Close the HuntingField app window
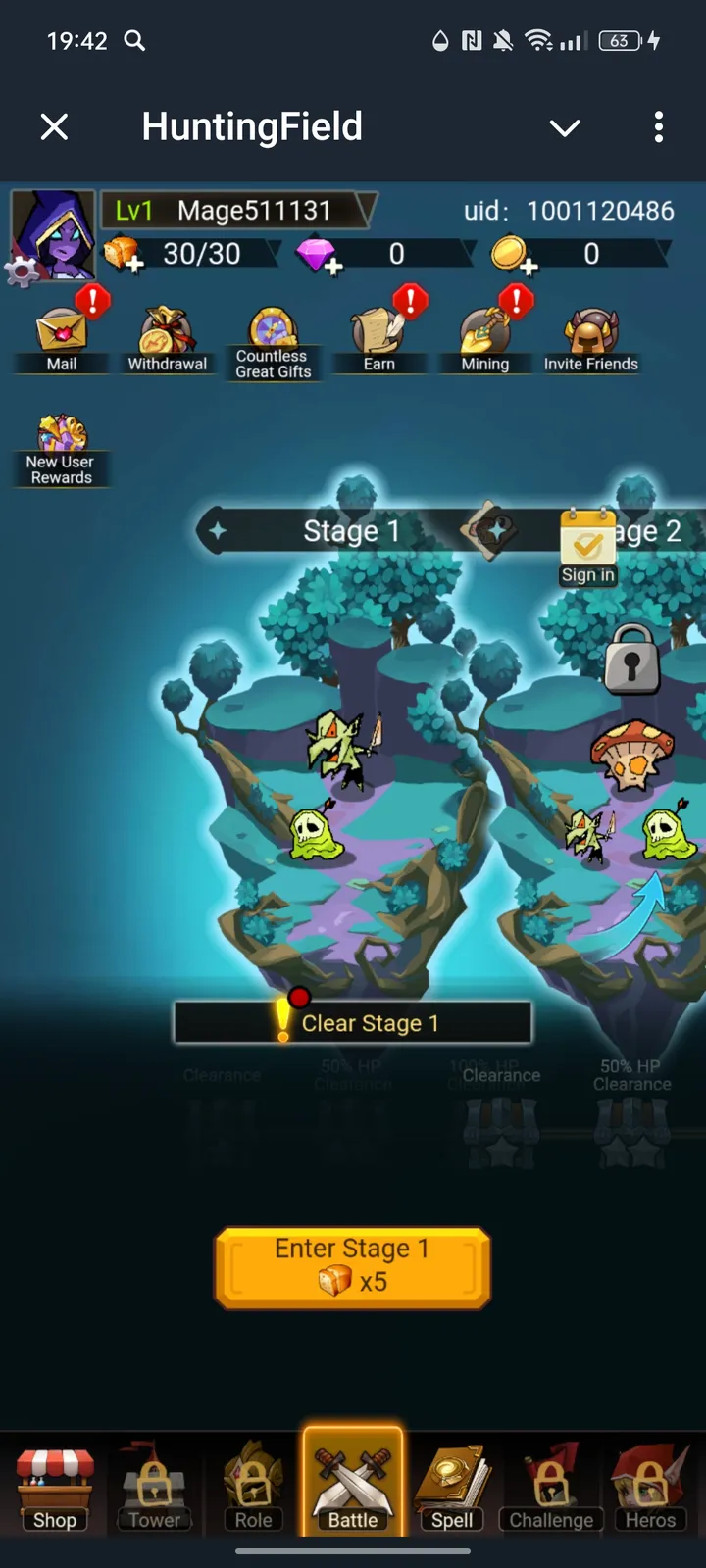The height and width of the screenshot is (1568, 706). (x=55, y=126)
